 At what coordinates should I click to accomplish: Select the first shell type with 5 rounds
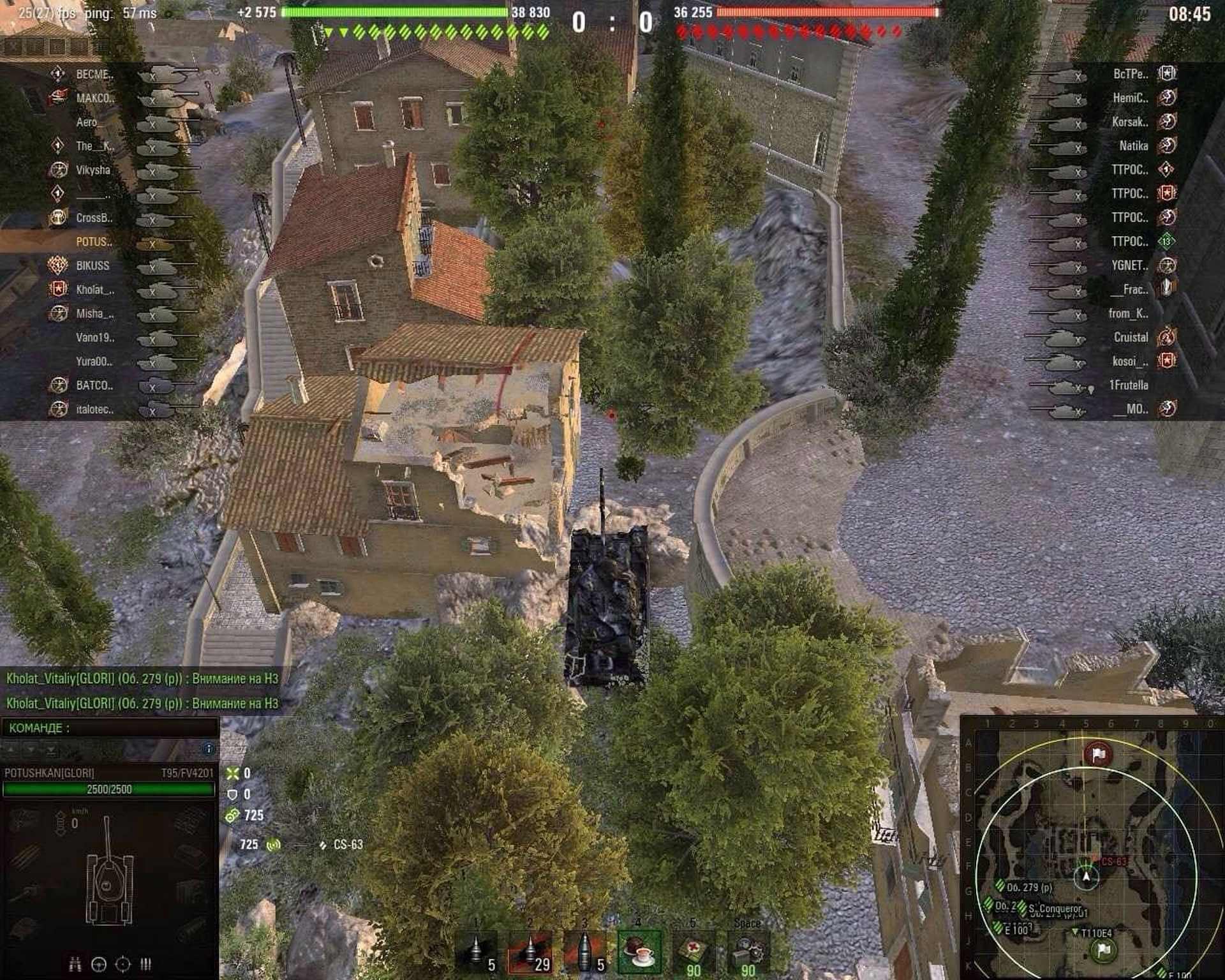tap(475, 953)
